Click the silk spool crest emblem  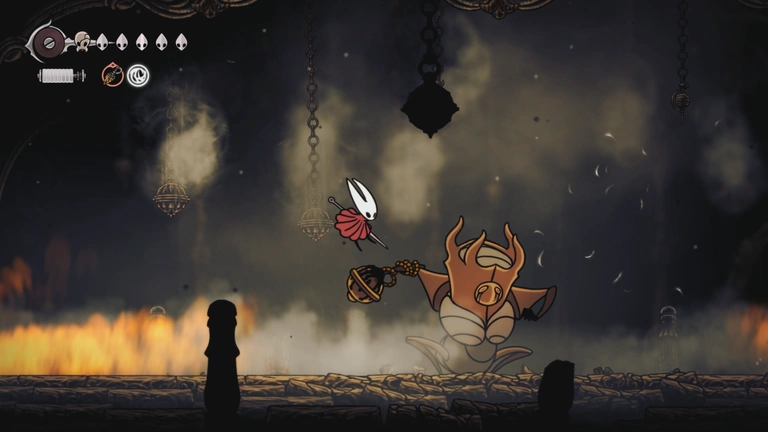(48, 42)
